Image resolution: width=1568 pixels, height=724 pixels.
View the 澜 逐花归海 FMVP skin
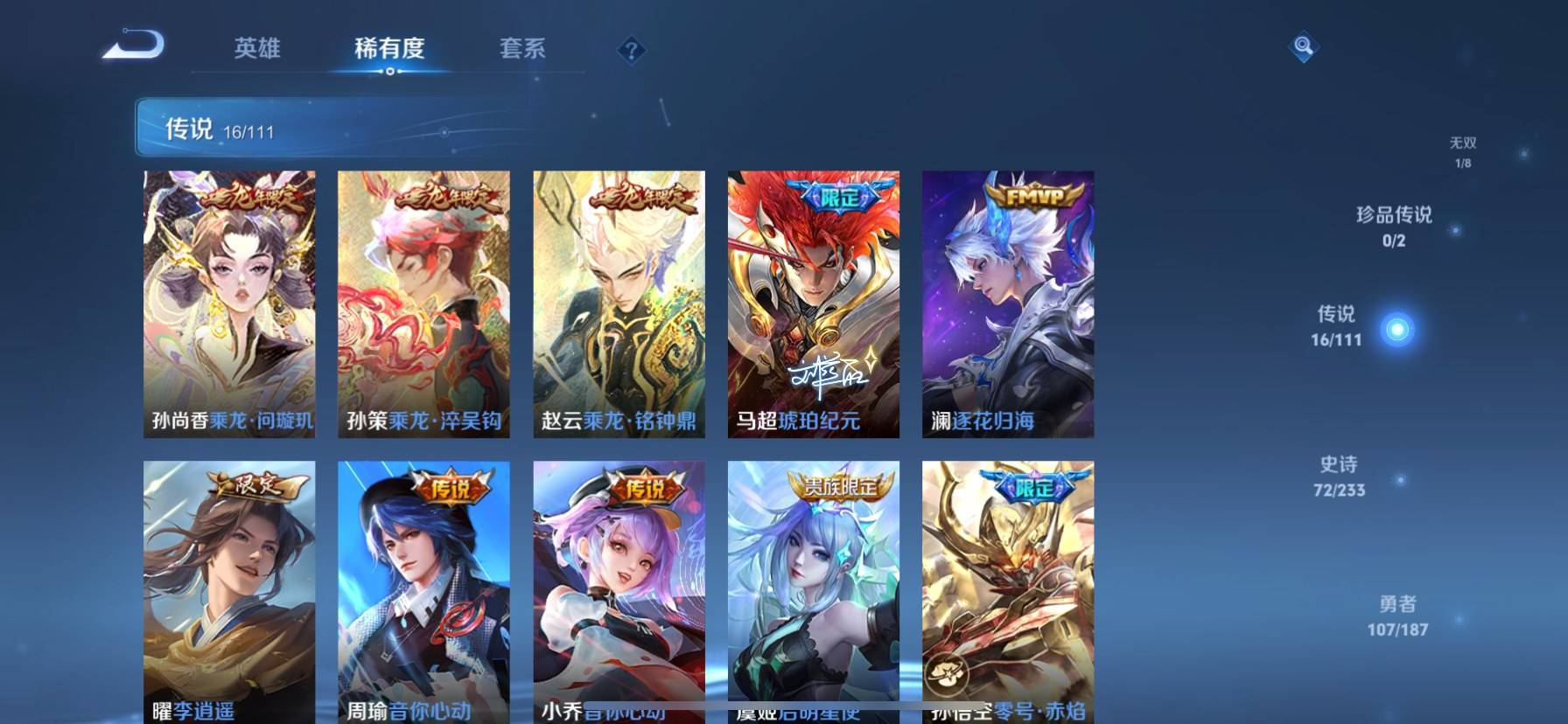(1007, 303)
